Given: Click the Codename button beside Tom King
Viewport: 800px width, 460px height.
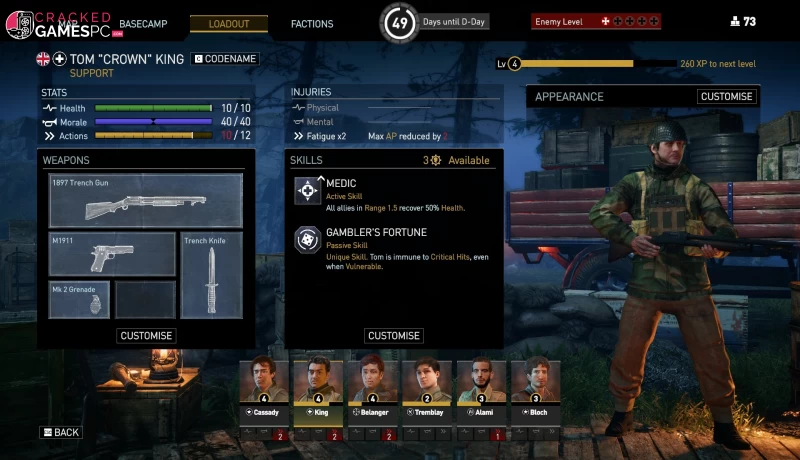Looking at the screenshot, I should tap(226, 59).
